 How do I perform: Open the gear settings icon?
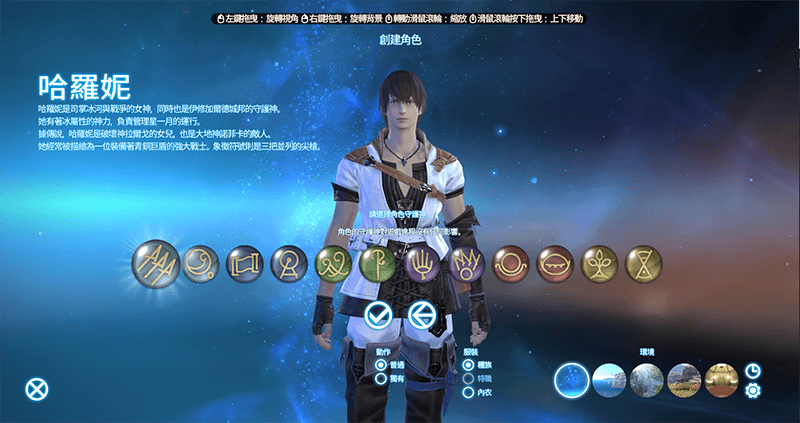[x=753, y=390]
